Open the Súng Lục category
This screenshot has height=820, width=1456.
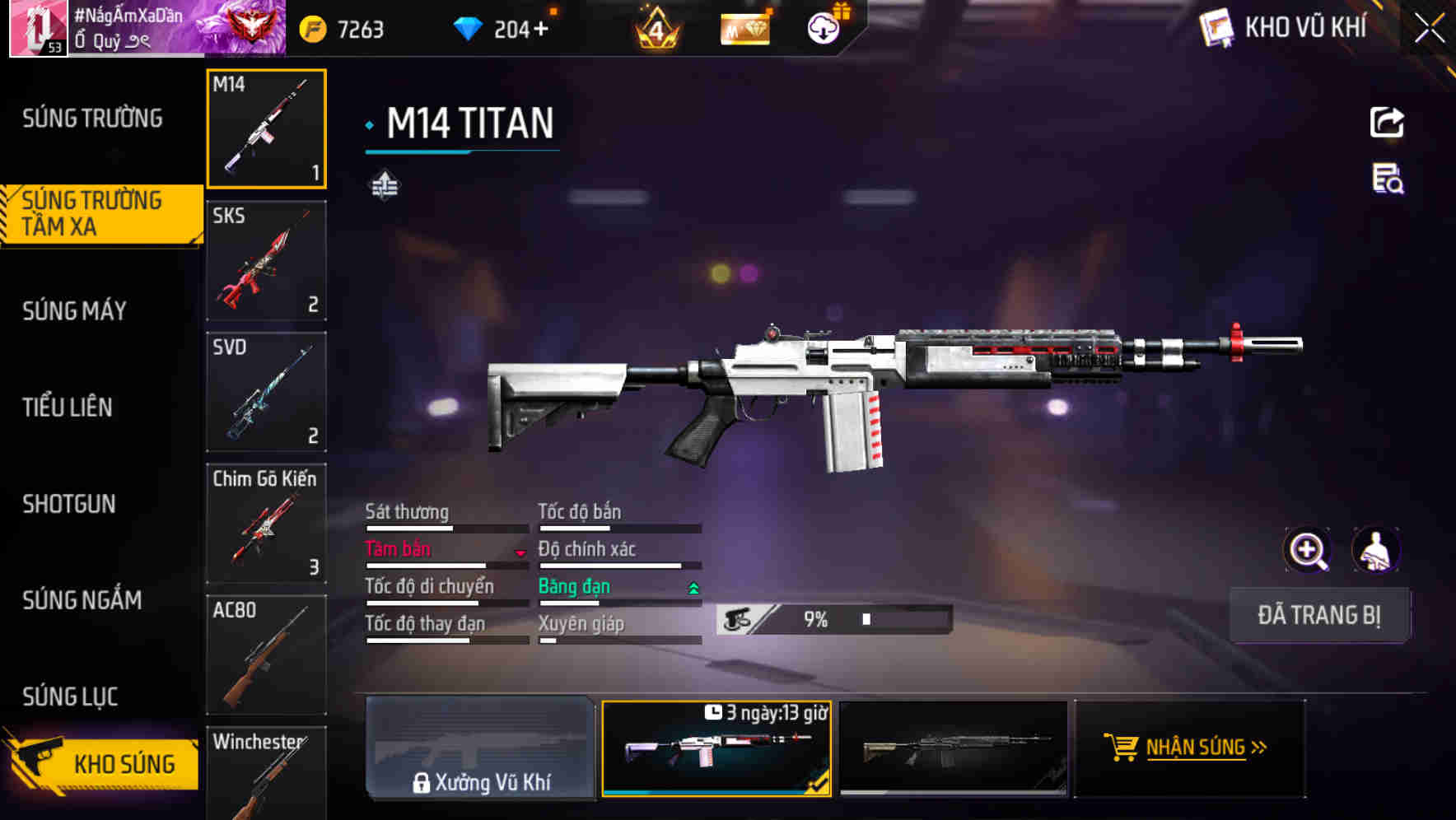[70, 697]
